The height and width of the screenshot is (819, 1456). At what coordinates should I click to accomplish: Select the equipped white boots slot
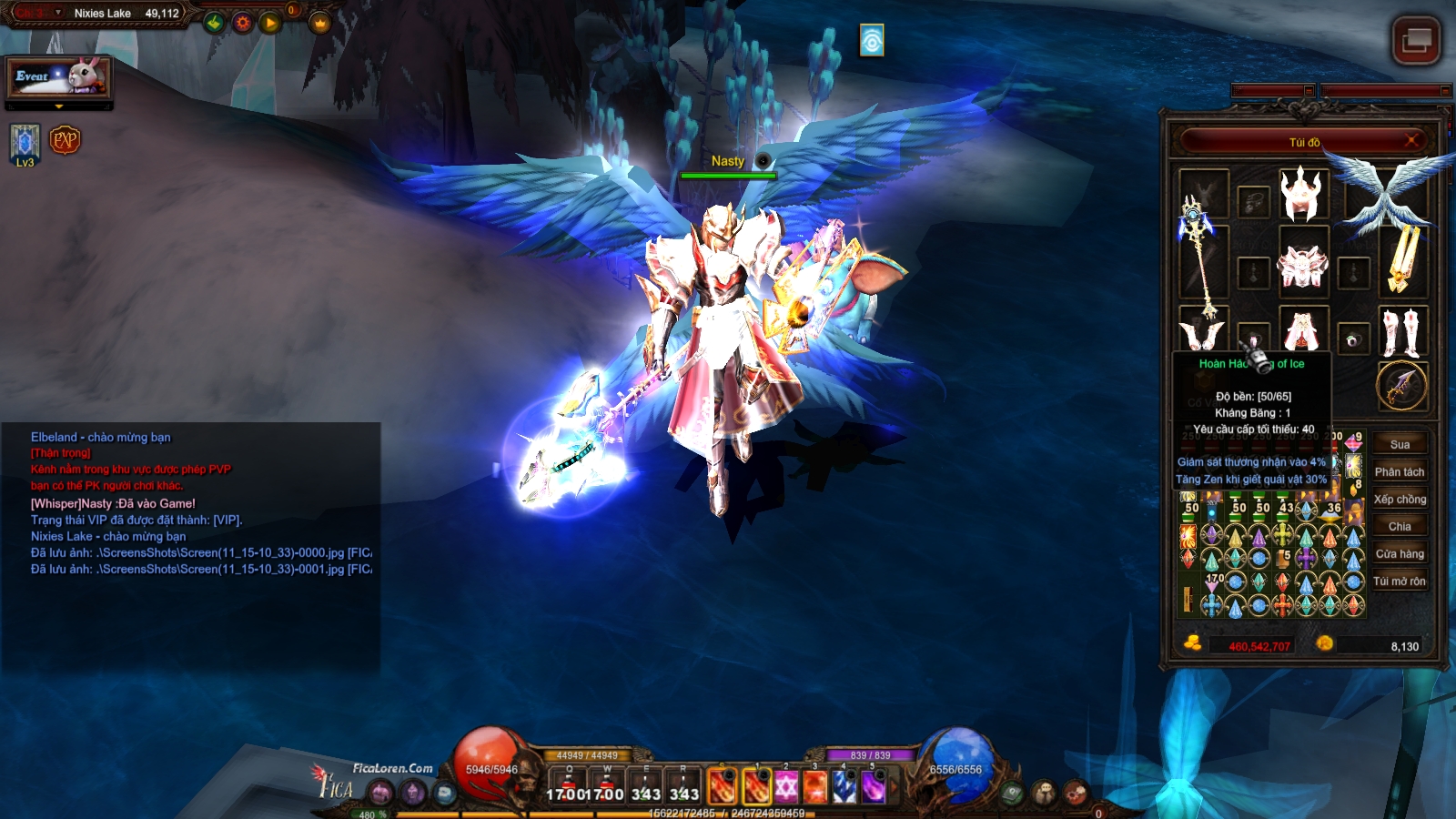(1401, 332)
